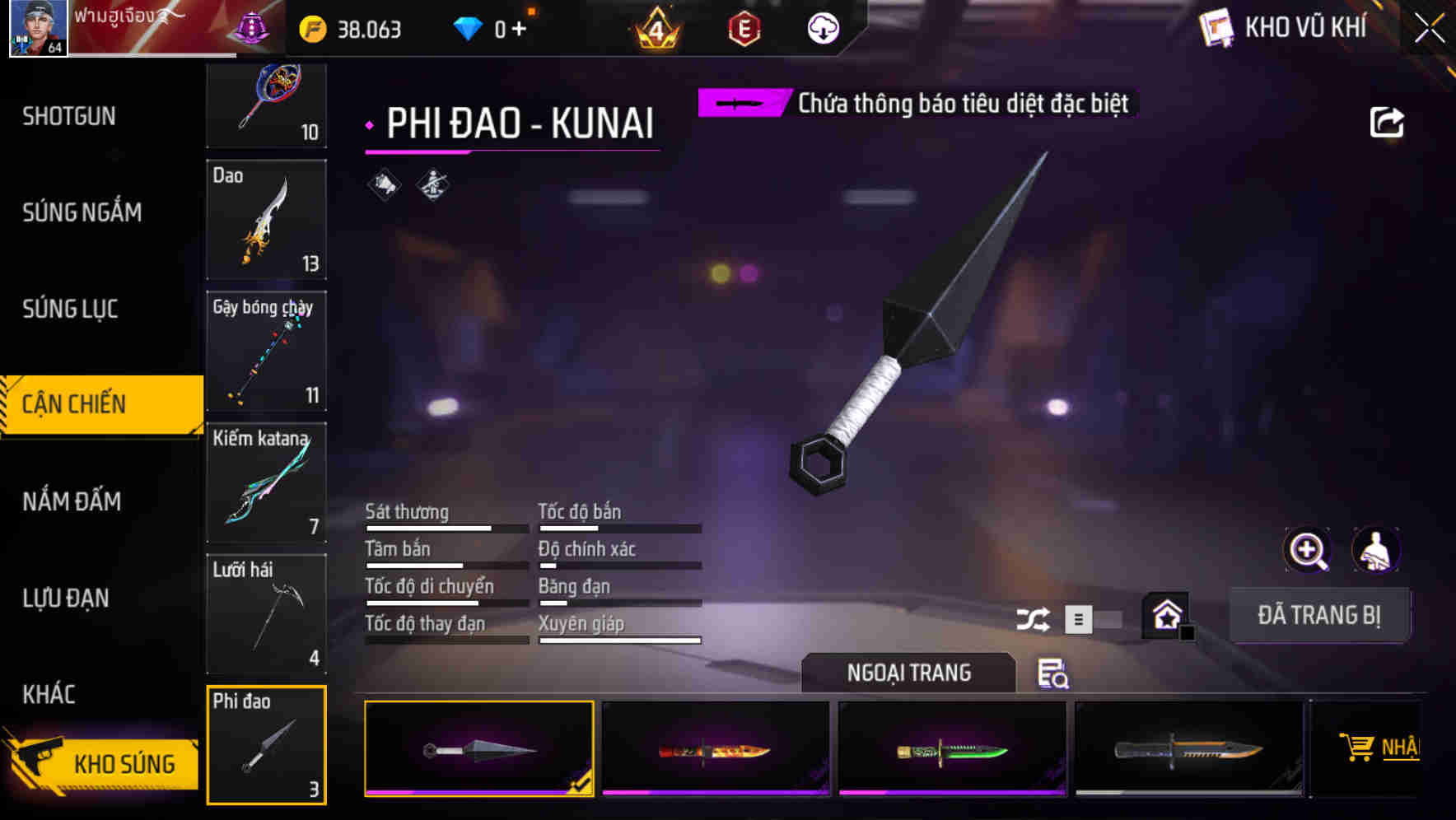This screenshot has height=820, width=1456.
Task: Open the cloud download icon in the top bar
Action: click(823, 30)
